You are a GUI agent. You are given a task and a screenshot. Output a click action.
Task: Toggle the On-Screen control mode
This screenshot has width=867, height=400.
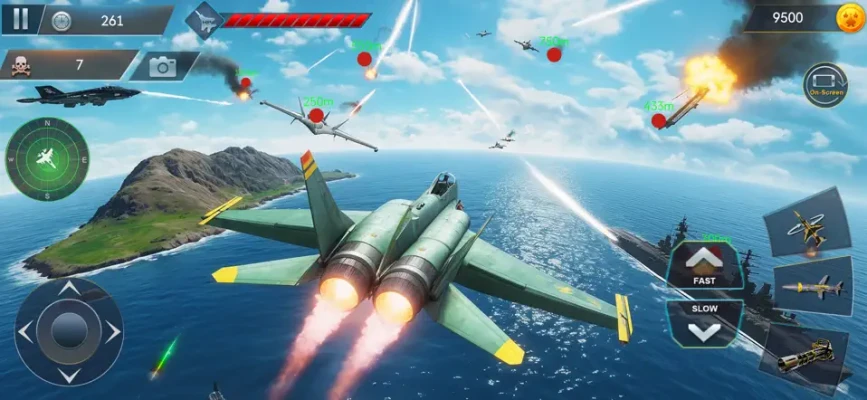[825, 85]
